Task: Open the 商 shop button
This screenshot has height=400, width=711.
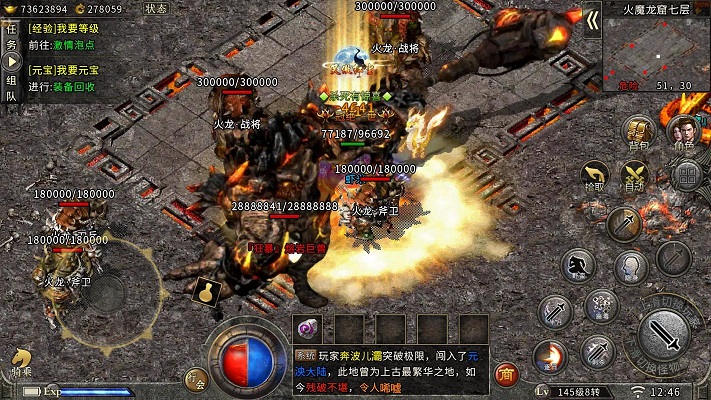Action: pos(506,374)
